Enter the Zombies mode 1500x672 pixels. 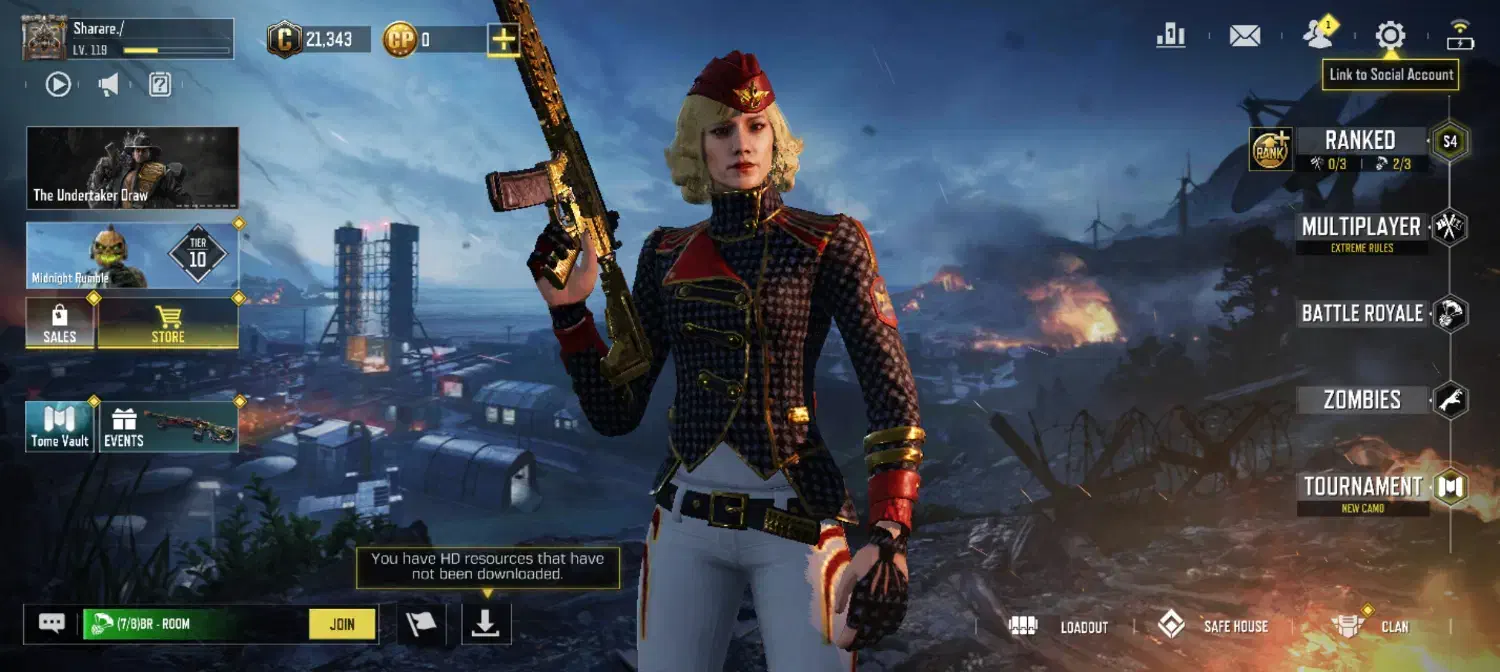point(1362,400)
